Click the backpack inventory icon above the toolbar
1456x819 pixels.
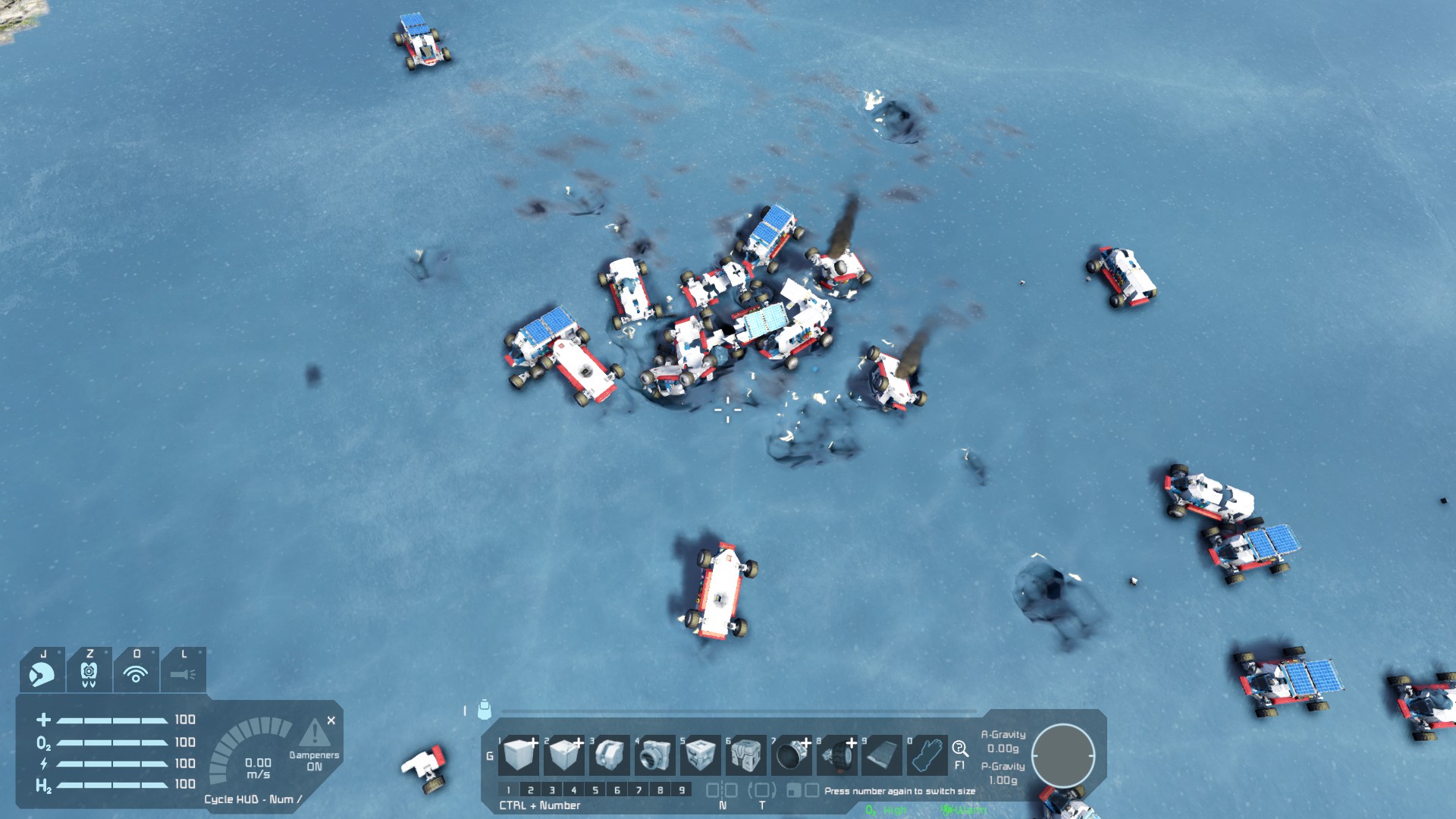click(x=485, y=710)
